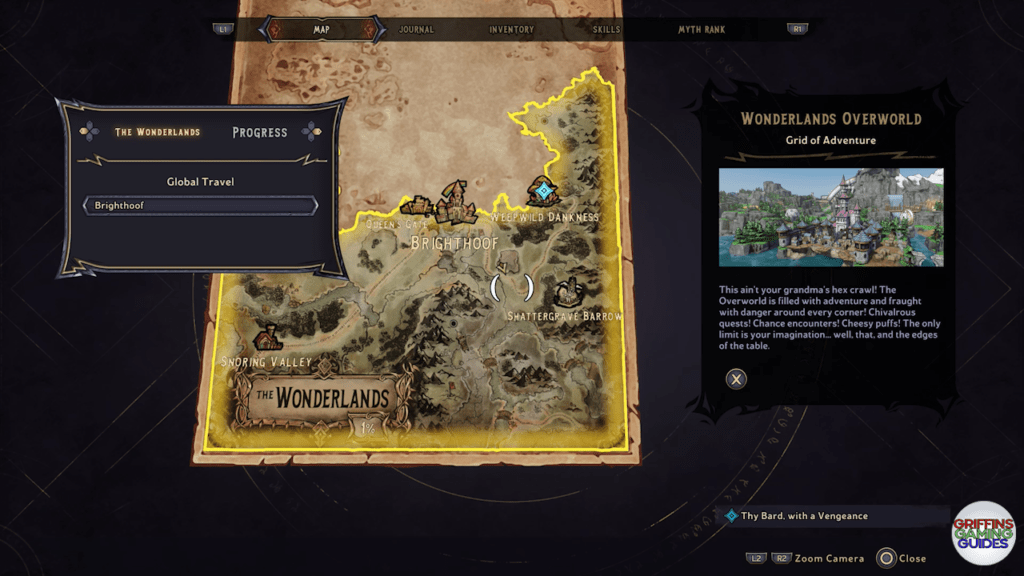
Task: Click the Wonderlands Overworld preview image
Action: [830, 217]
